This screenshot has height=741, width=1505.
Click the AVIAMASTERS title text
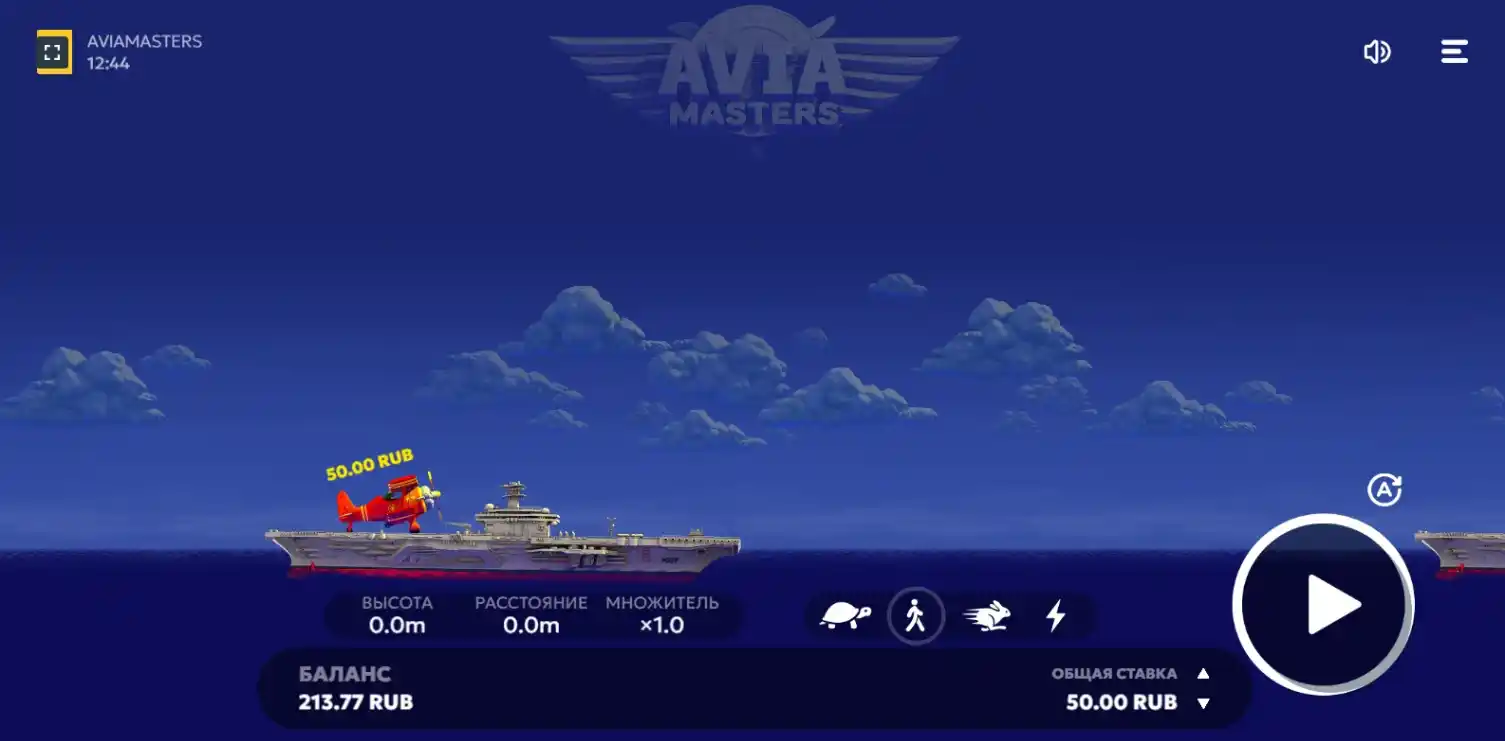[x=142, y=41]
